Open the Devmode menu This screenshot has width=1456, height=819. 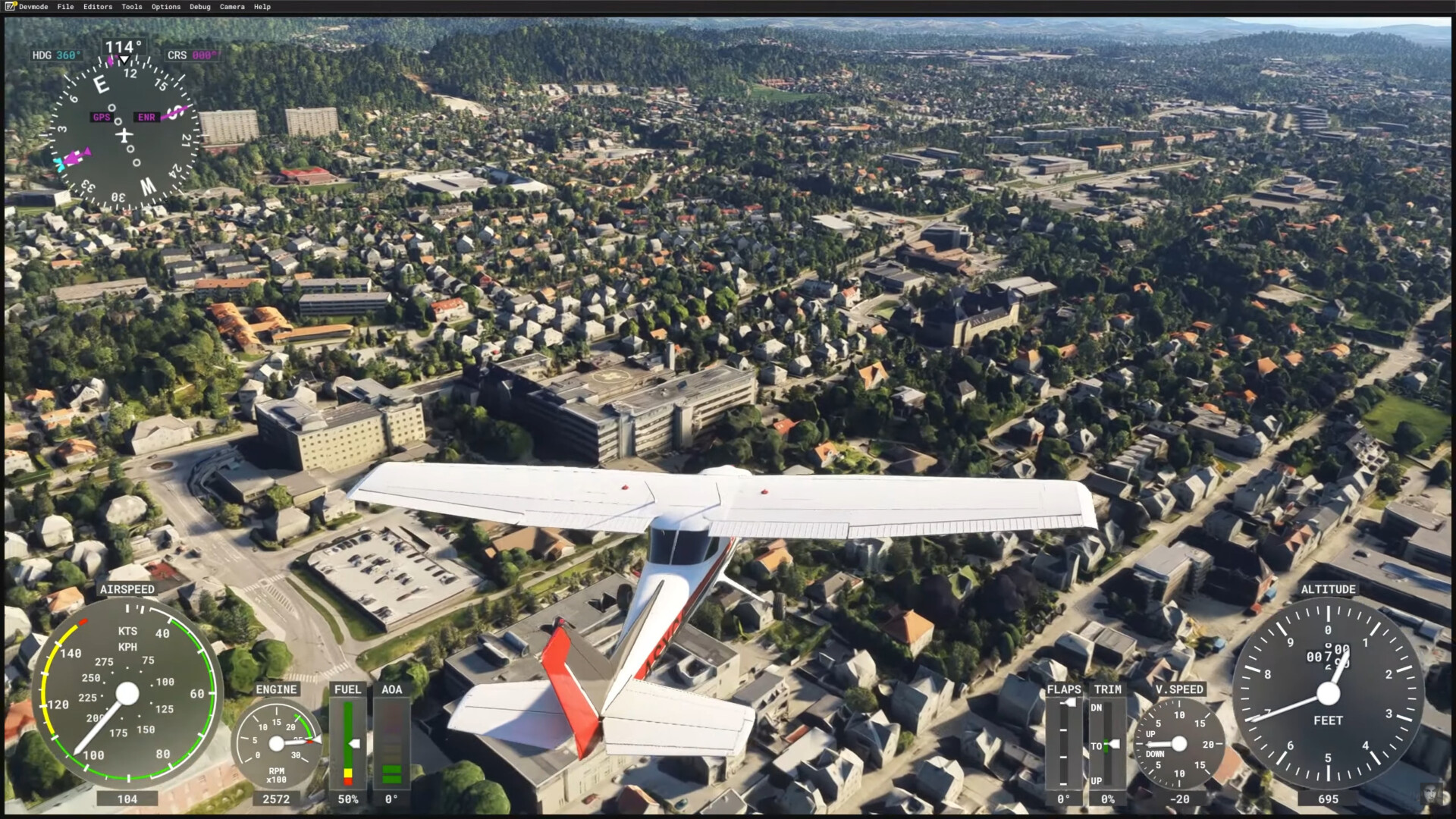(33, 7)
